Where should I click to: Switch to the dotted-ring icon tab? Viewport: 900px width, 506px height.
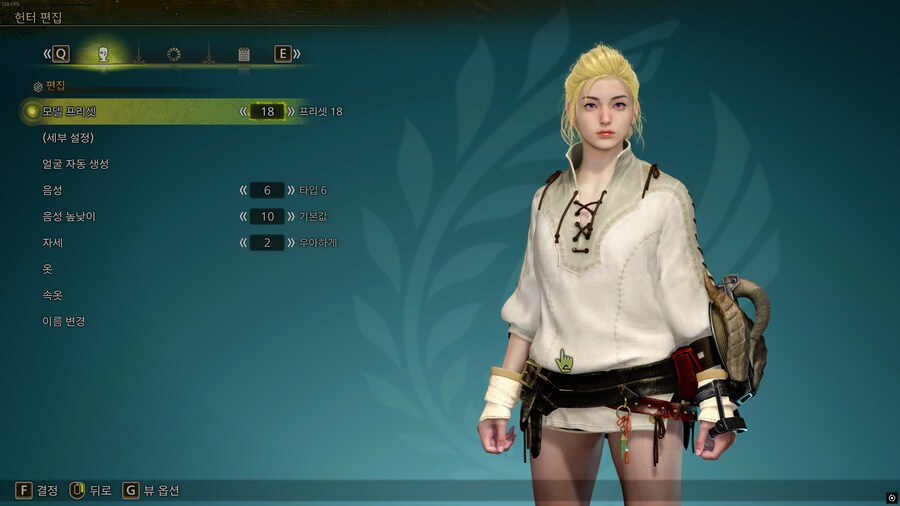(174, 54)
